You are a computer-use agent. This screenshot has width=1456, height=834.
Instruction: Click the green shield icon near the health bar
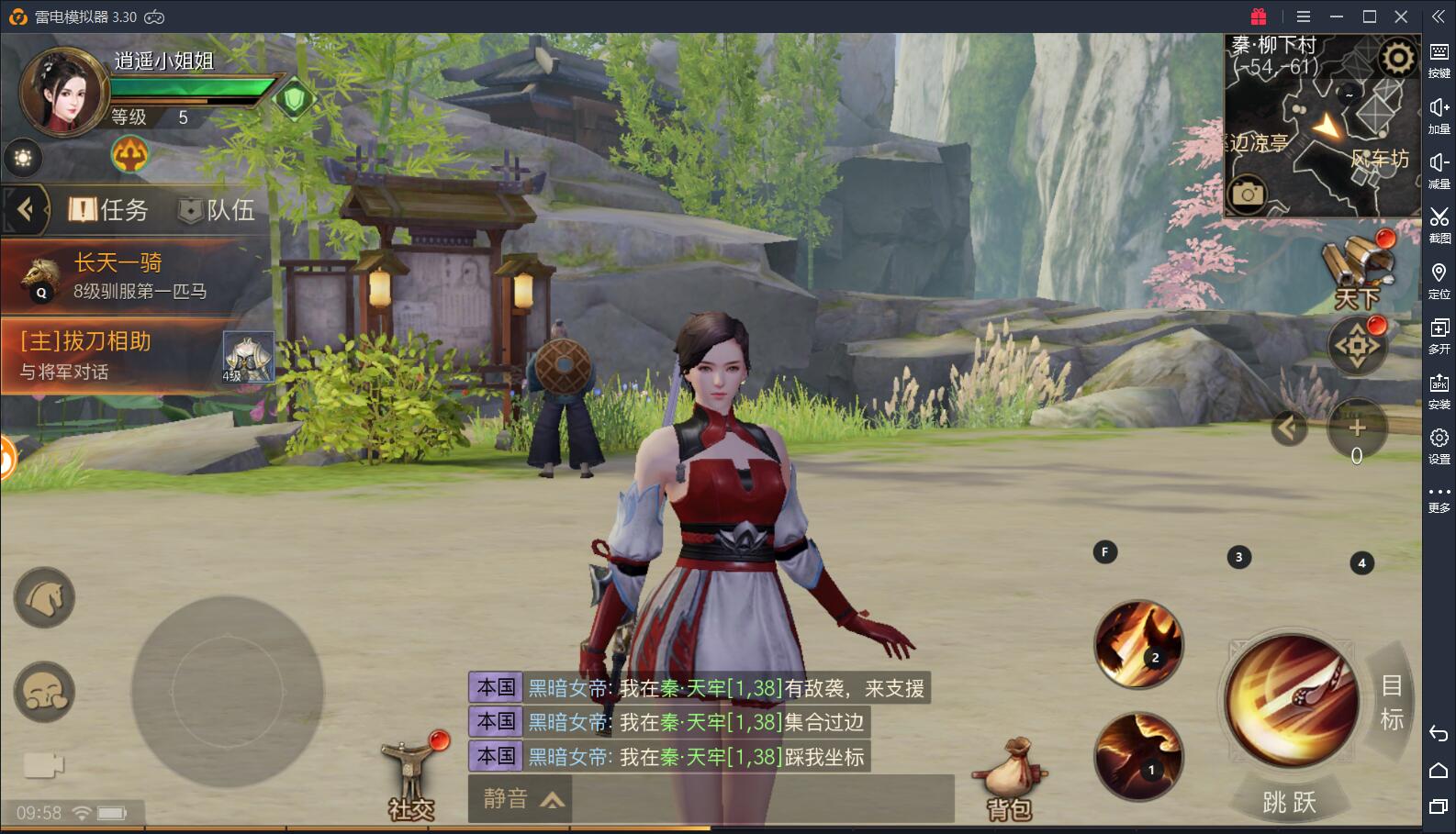coord(294,99)
